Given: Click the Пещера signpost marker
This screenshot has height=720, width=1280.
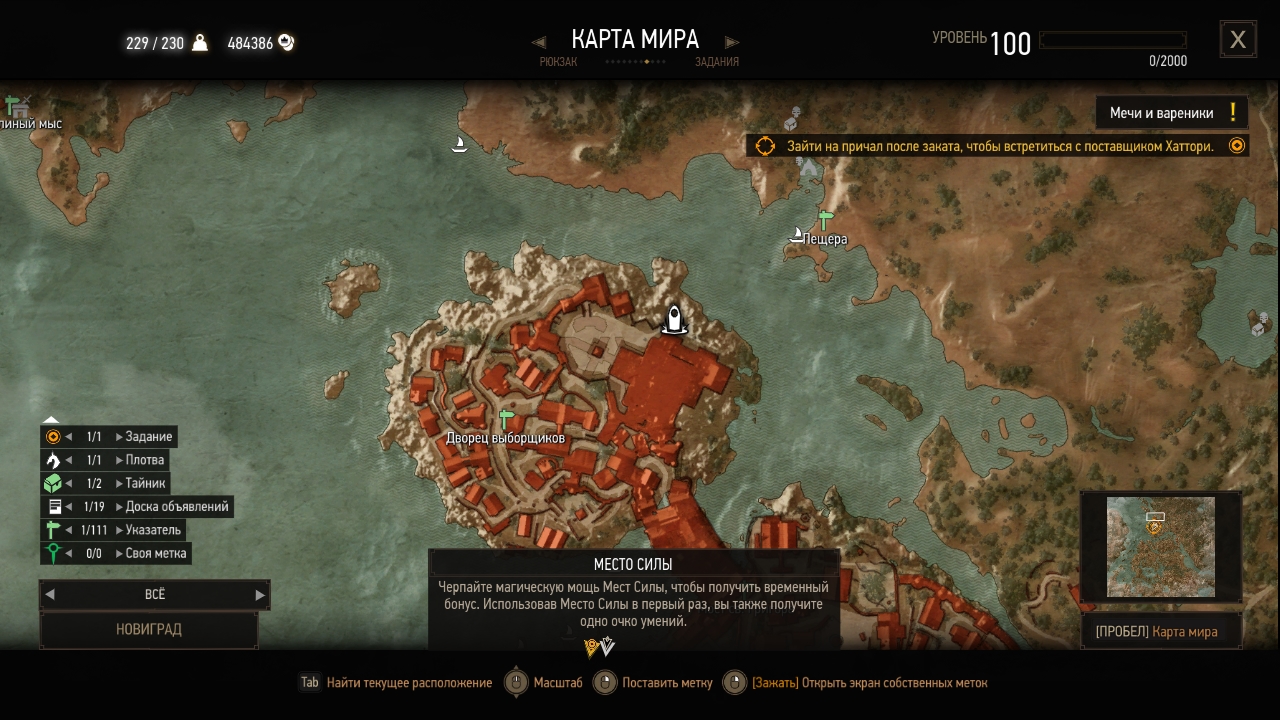Looking at the screenshot, I should click(x=825, y=220).
